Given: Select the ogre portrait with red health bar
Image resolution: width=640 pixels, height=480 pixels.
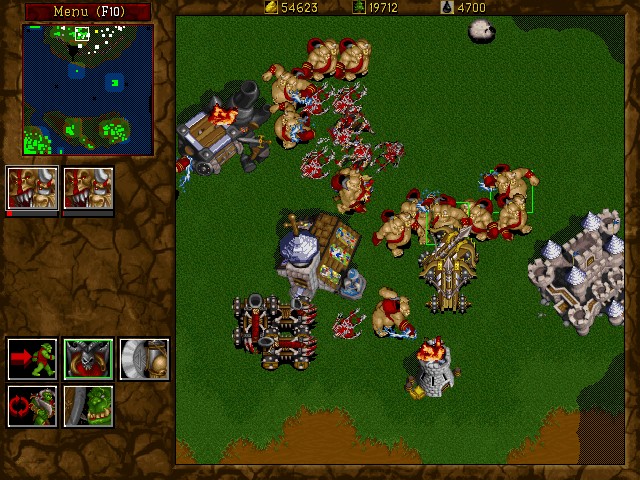Looking at the screenshot, I should (x=31, y=189).
